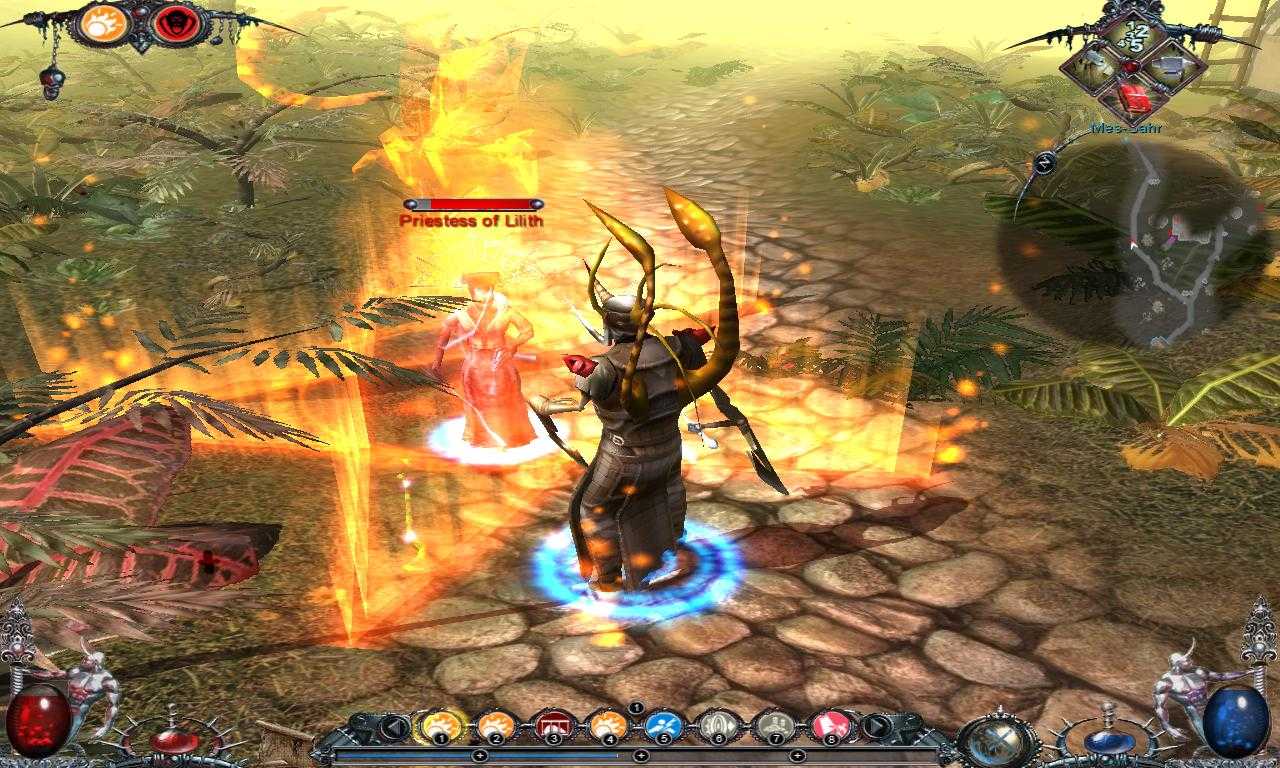The width and height of the screenshot is (1280, 768).
Task: Select the ghostly armor skill in slot 6
Action: click(x=719, y=725)
